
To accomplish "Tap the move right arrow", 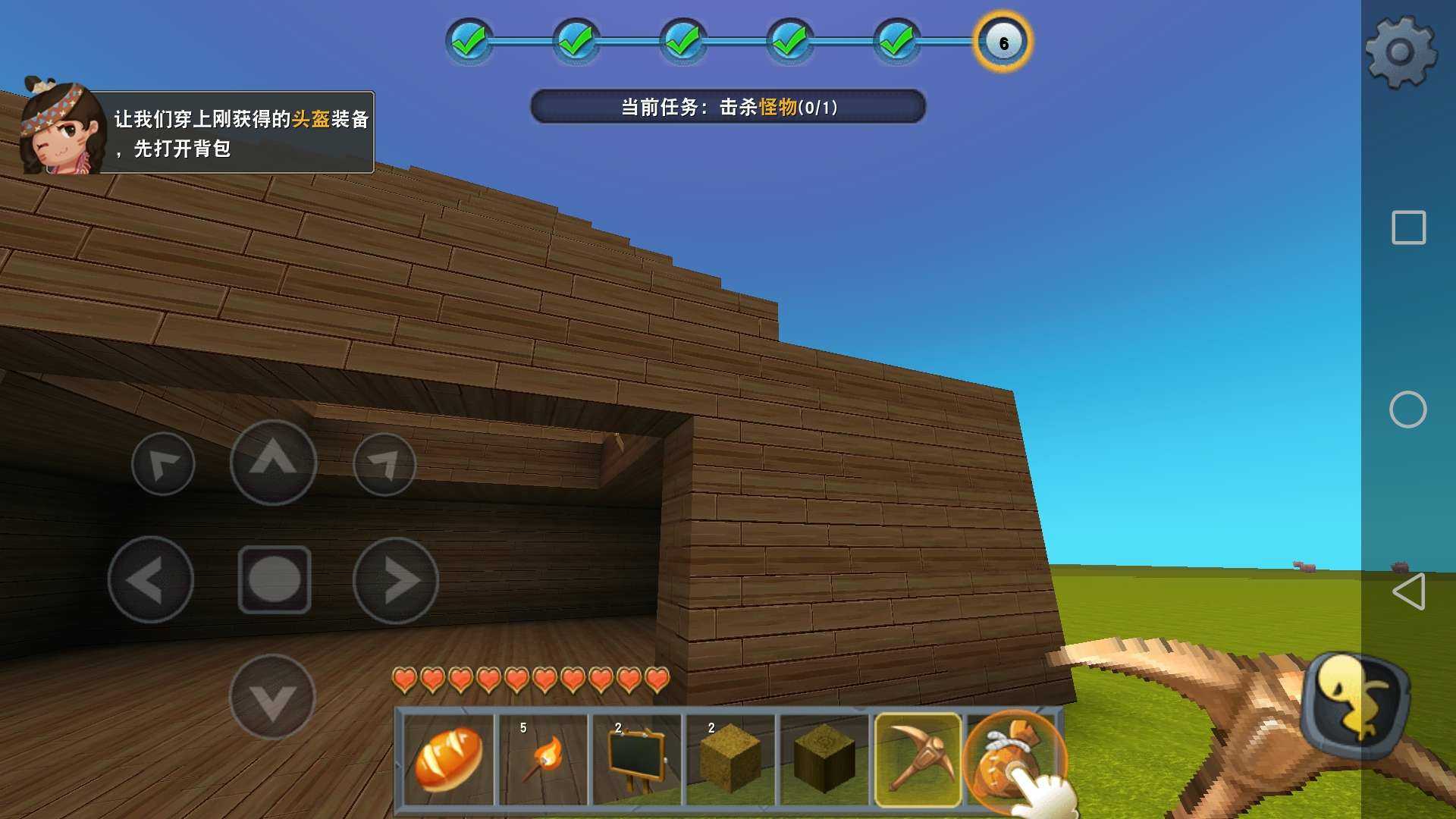I will [395, 580].
